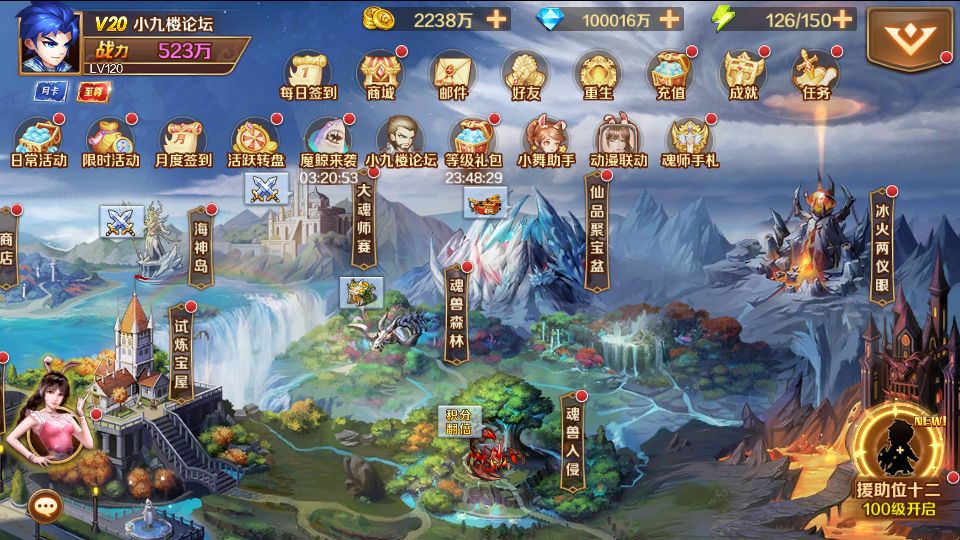The image size is (960, 540).
Task: Collapse the menu with the top-right arrow button
Action: point(909,38)
